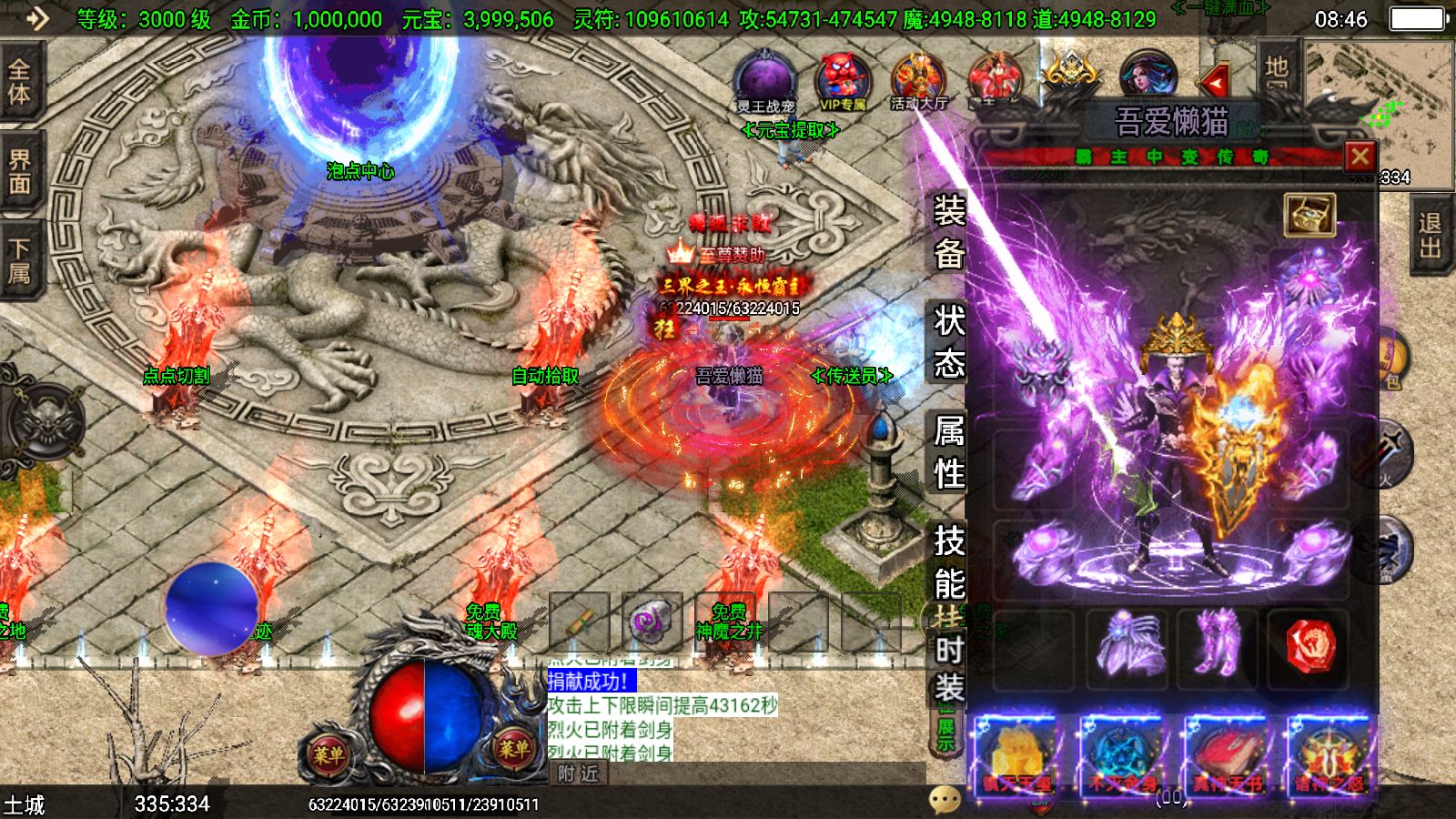This screenshot has height=819, width=1456.
Task: Click the 退出 exit button
Action: click(x=1431, y=236)
